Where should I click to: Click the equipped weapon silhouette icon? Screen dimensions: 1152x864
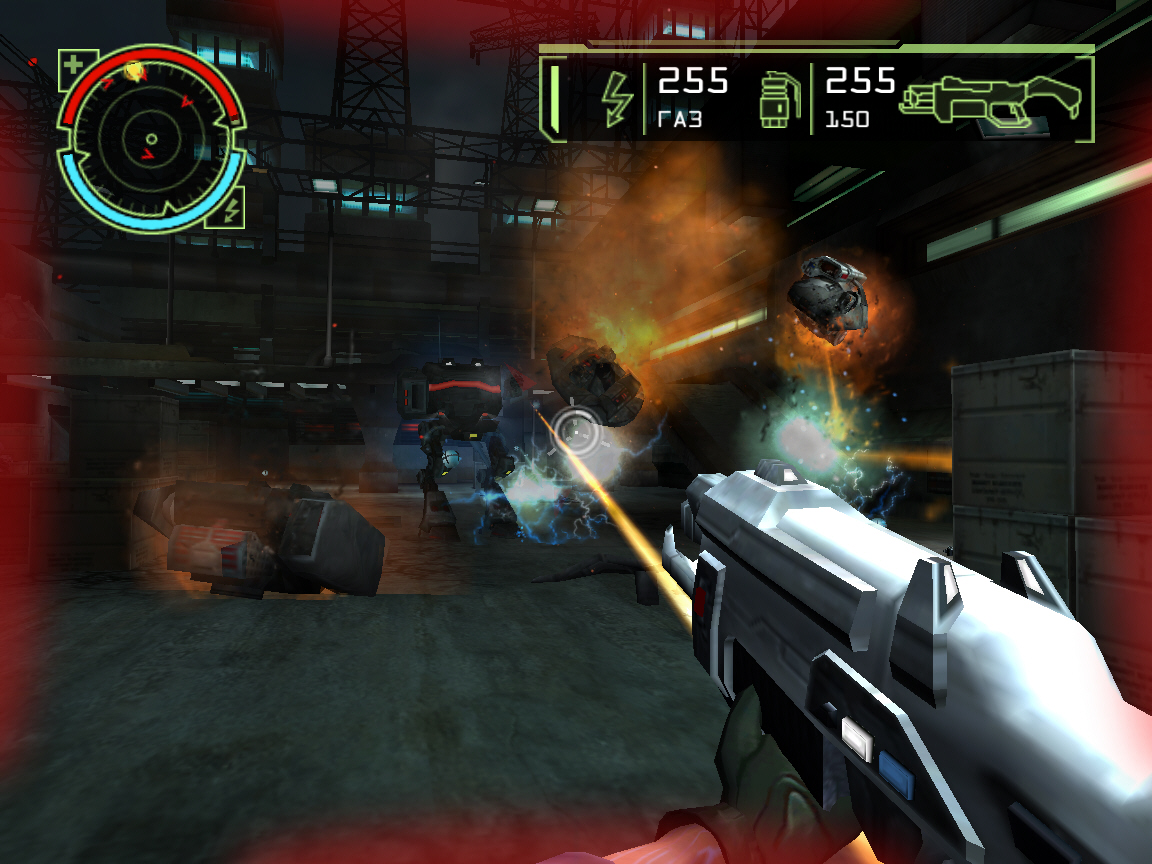990,100
